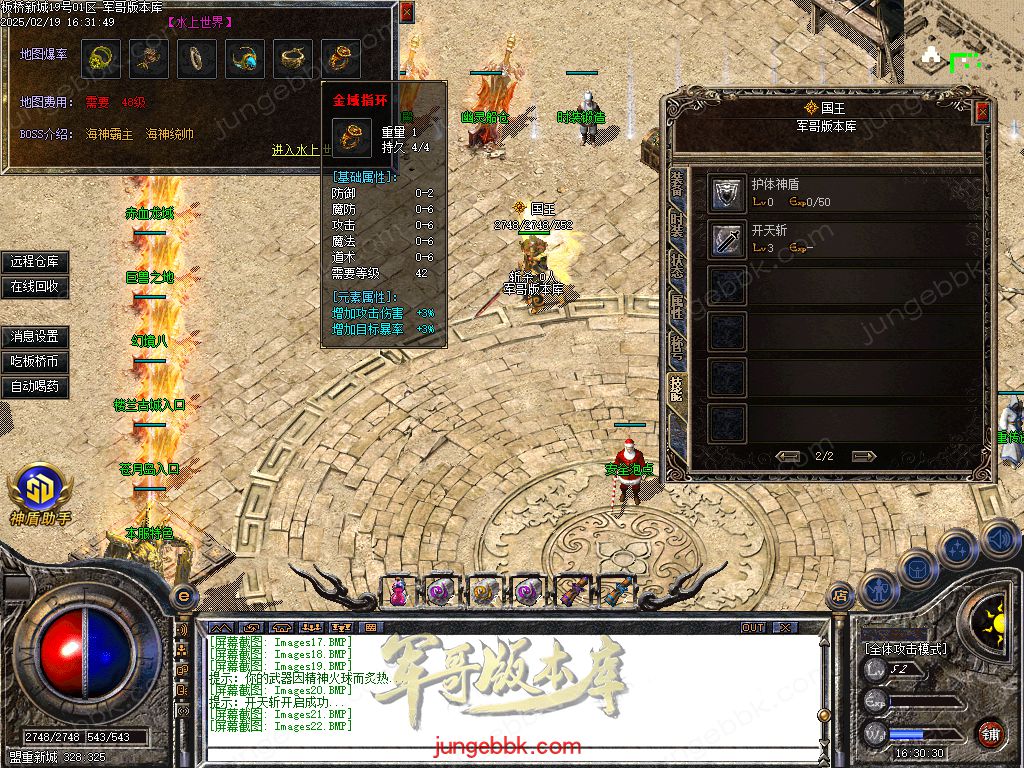Close the chat window with X
Screen dimensions: 1024x768
pyautogui.click(x=785, y=627)
